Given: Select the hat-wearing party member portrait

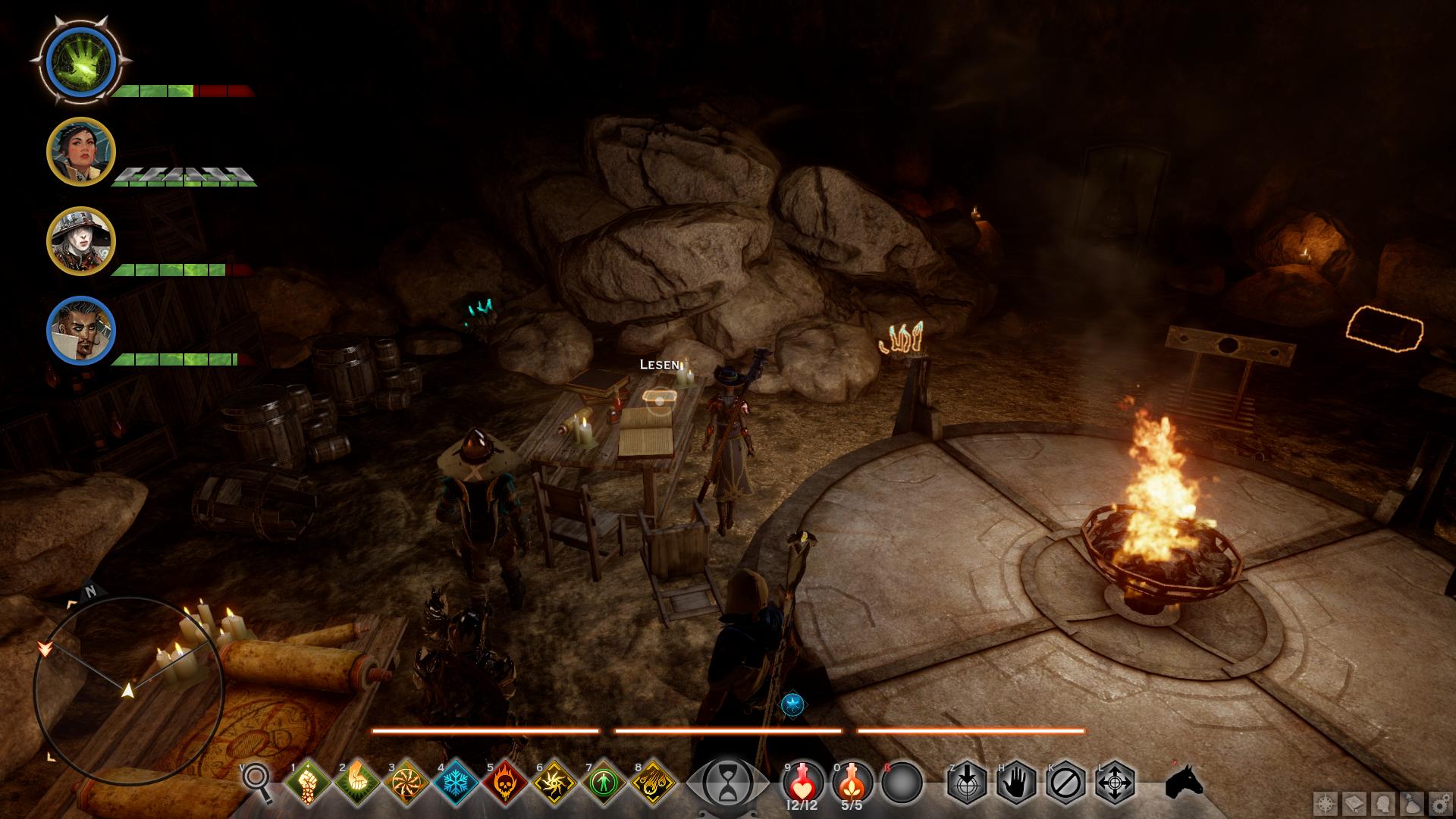Looking at the screenshot, I should tap(80, 240).
